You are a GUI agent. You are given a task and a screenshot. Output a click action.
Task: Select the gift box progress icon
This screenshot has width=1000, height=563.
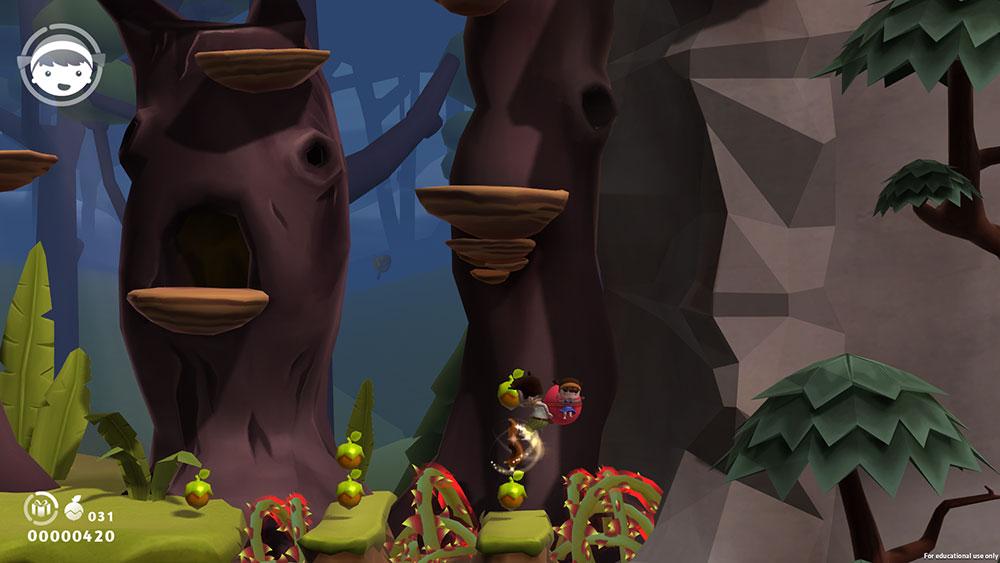point(40,509)
